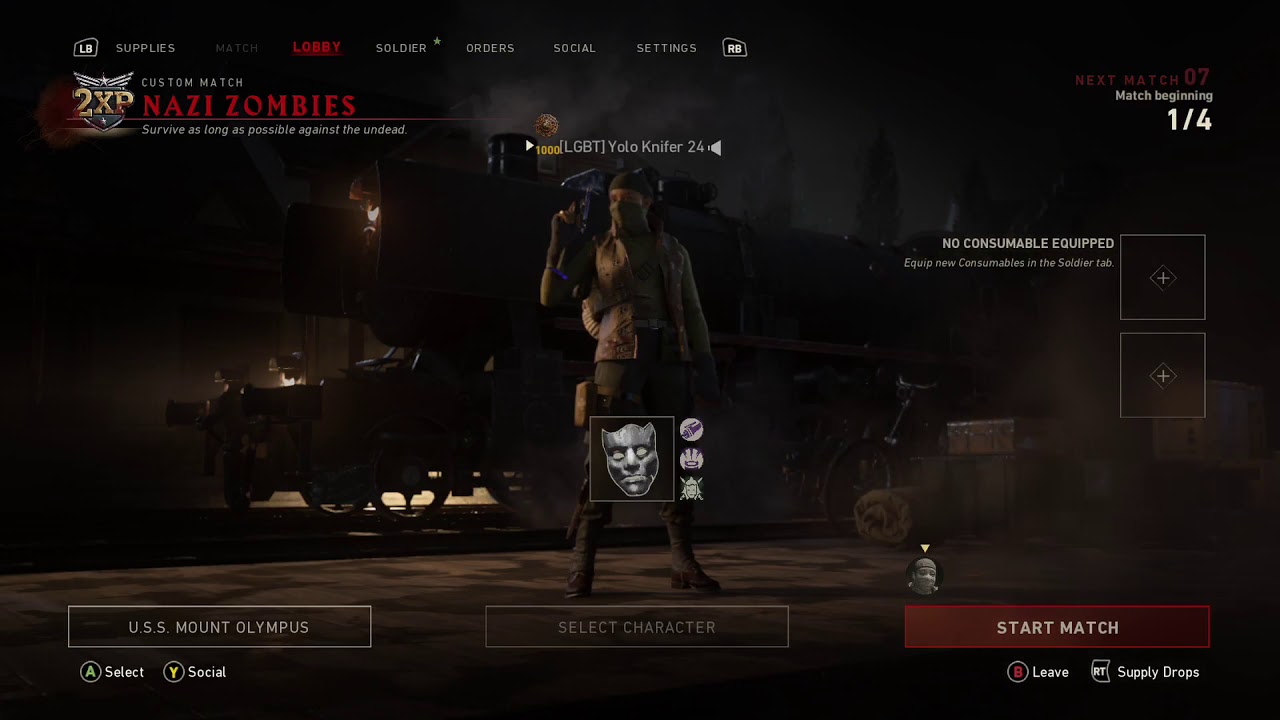Show the Social tab
This screenshot has width=1280, height=720.
pos(574,48)
